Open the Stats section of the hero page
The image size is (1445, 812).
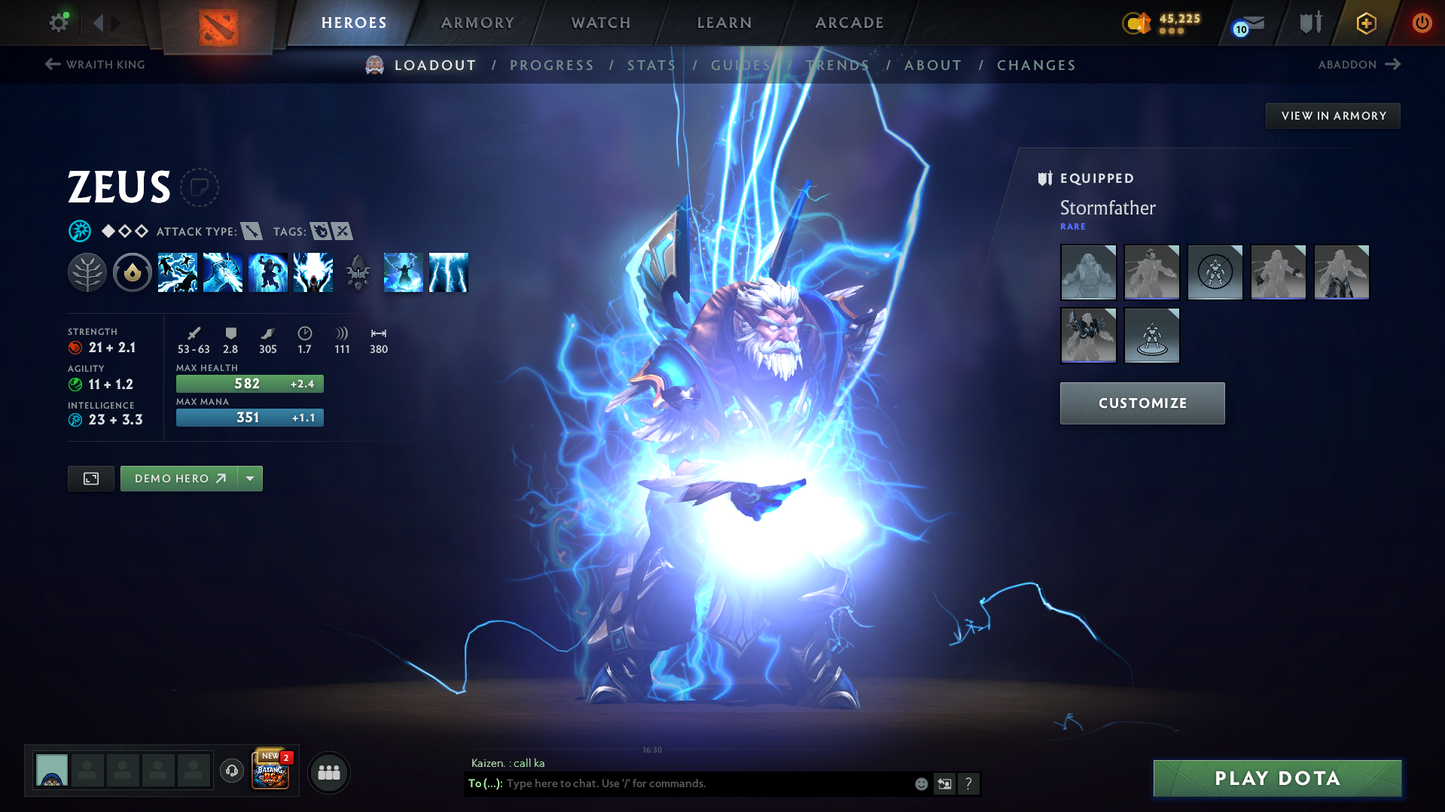point(651,64)
